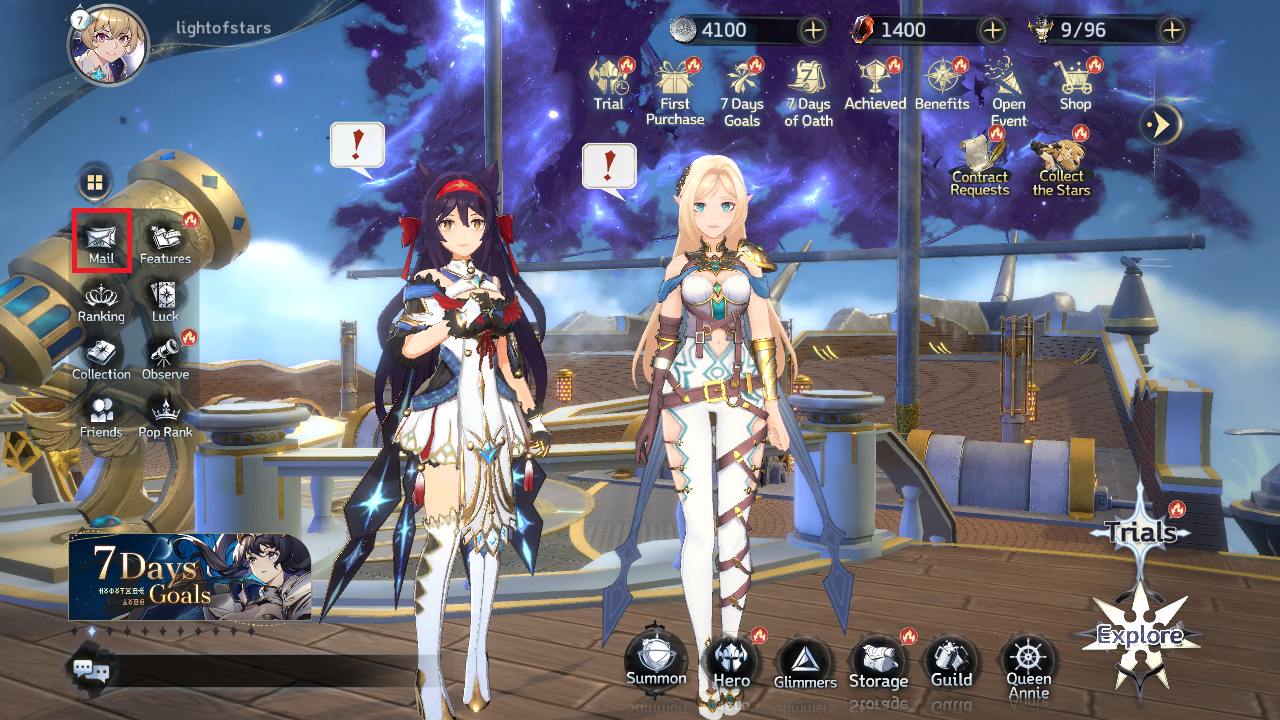The width and height of the screenshot is (1280, 720).
Task: Open the chat bubble box
Action: click(90, 669)
